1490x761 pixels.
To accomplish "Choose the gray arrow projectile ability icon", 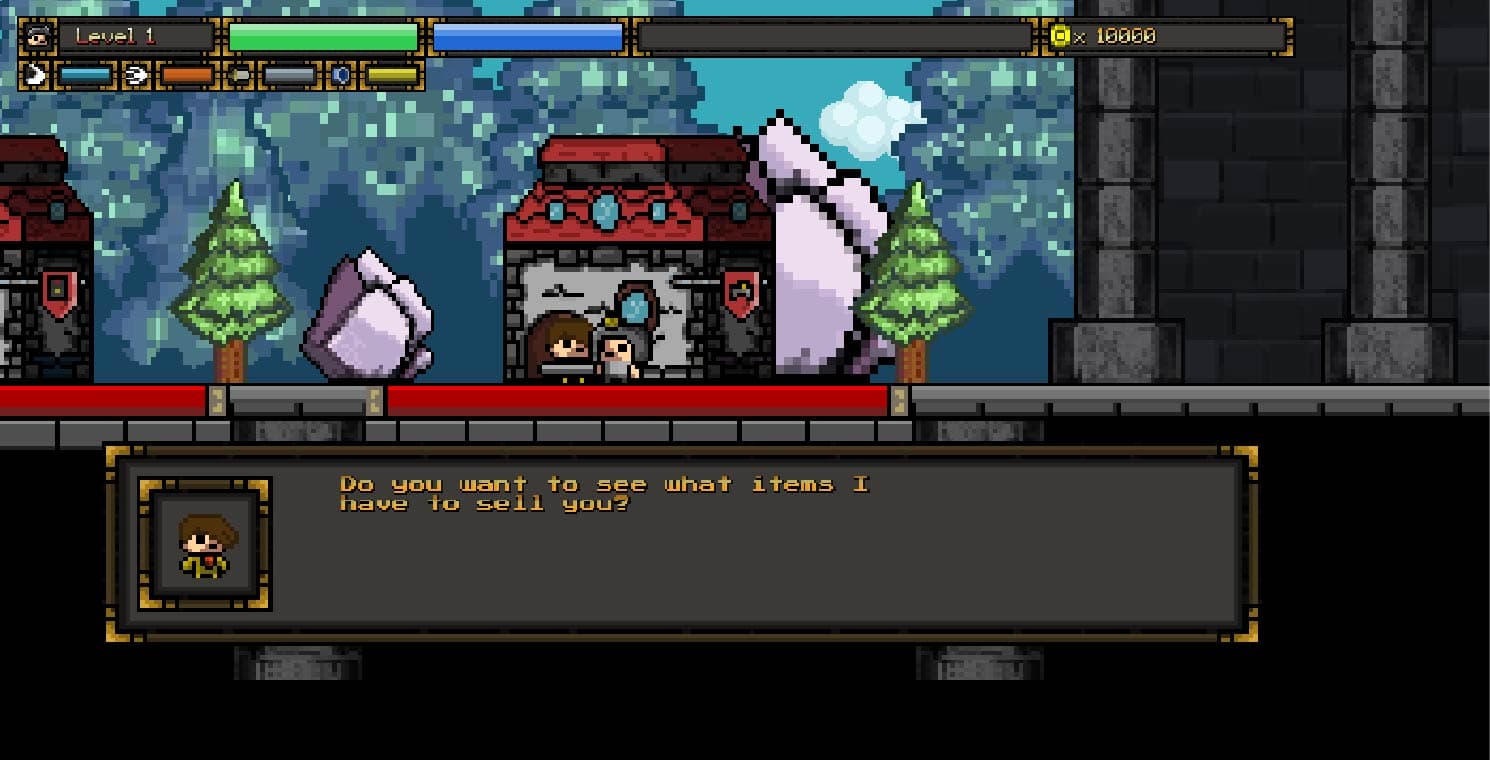I will [239, 75].
